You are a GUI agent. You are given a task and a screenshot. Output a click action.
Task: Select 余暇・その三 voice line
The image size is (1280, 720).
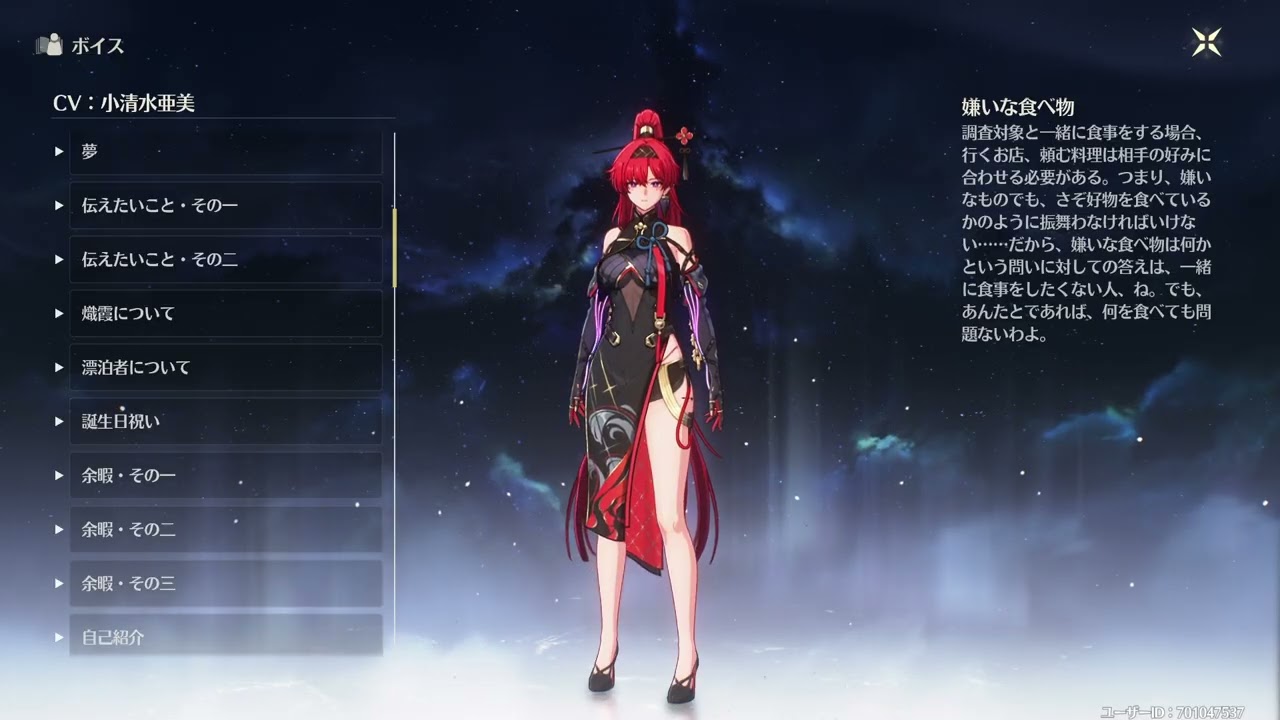tap(225, 583)
